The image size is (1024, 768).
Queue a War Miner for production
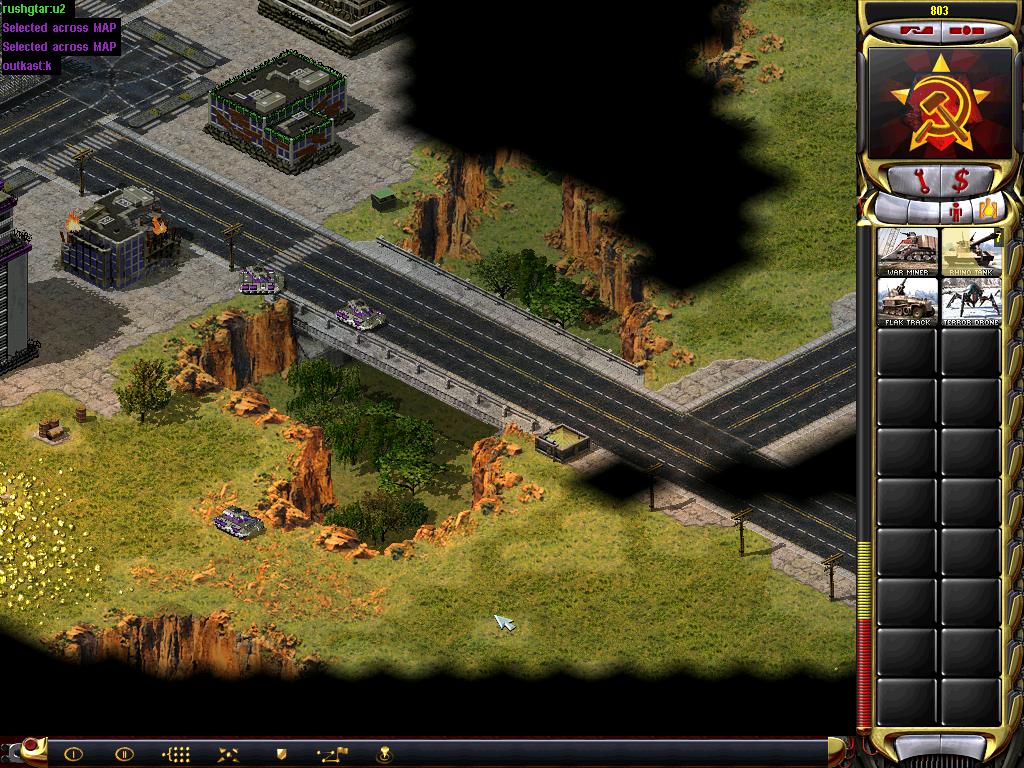908,251
